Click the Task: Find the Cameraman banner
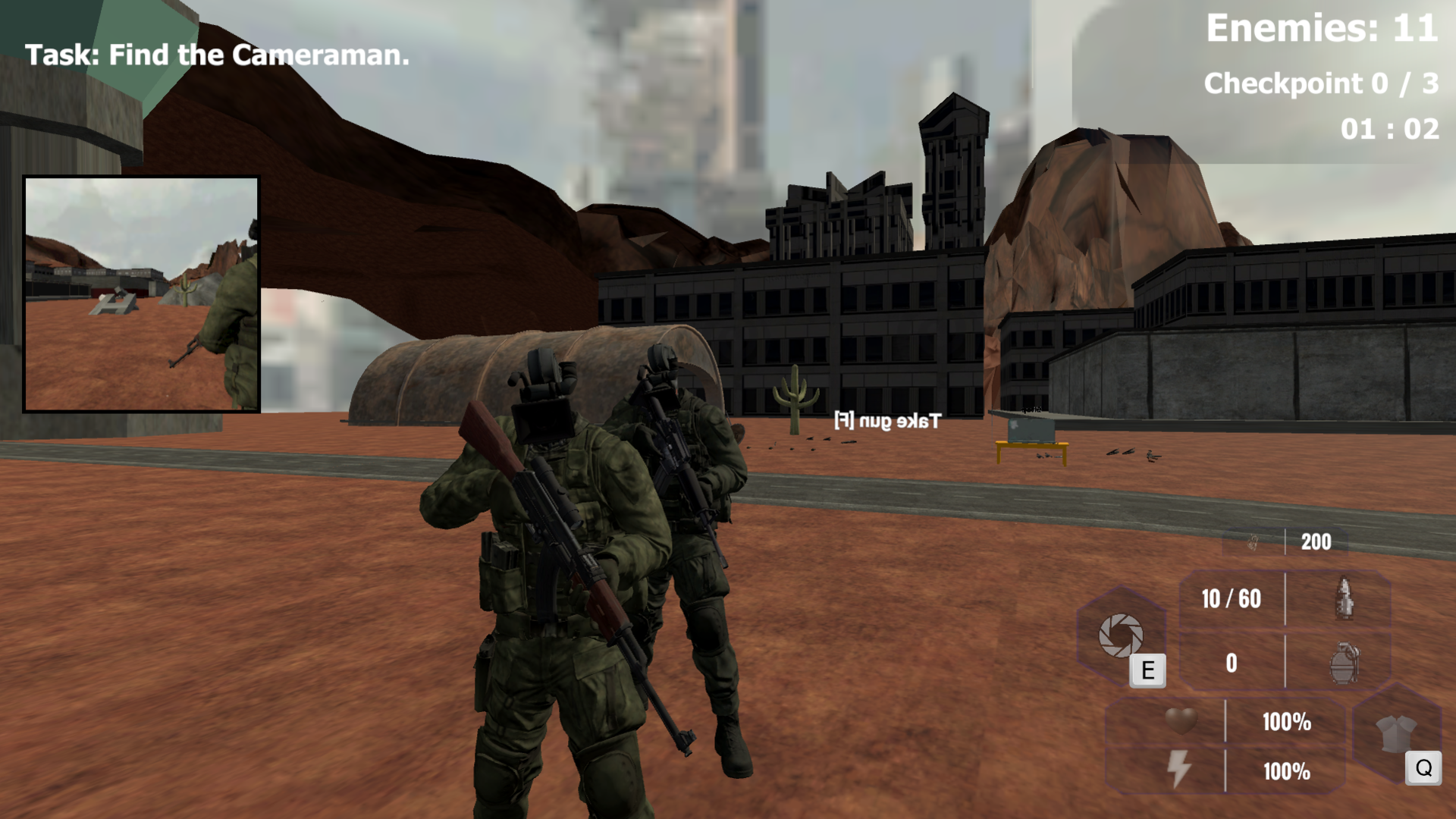 (216, 55)
